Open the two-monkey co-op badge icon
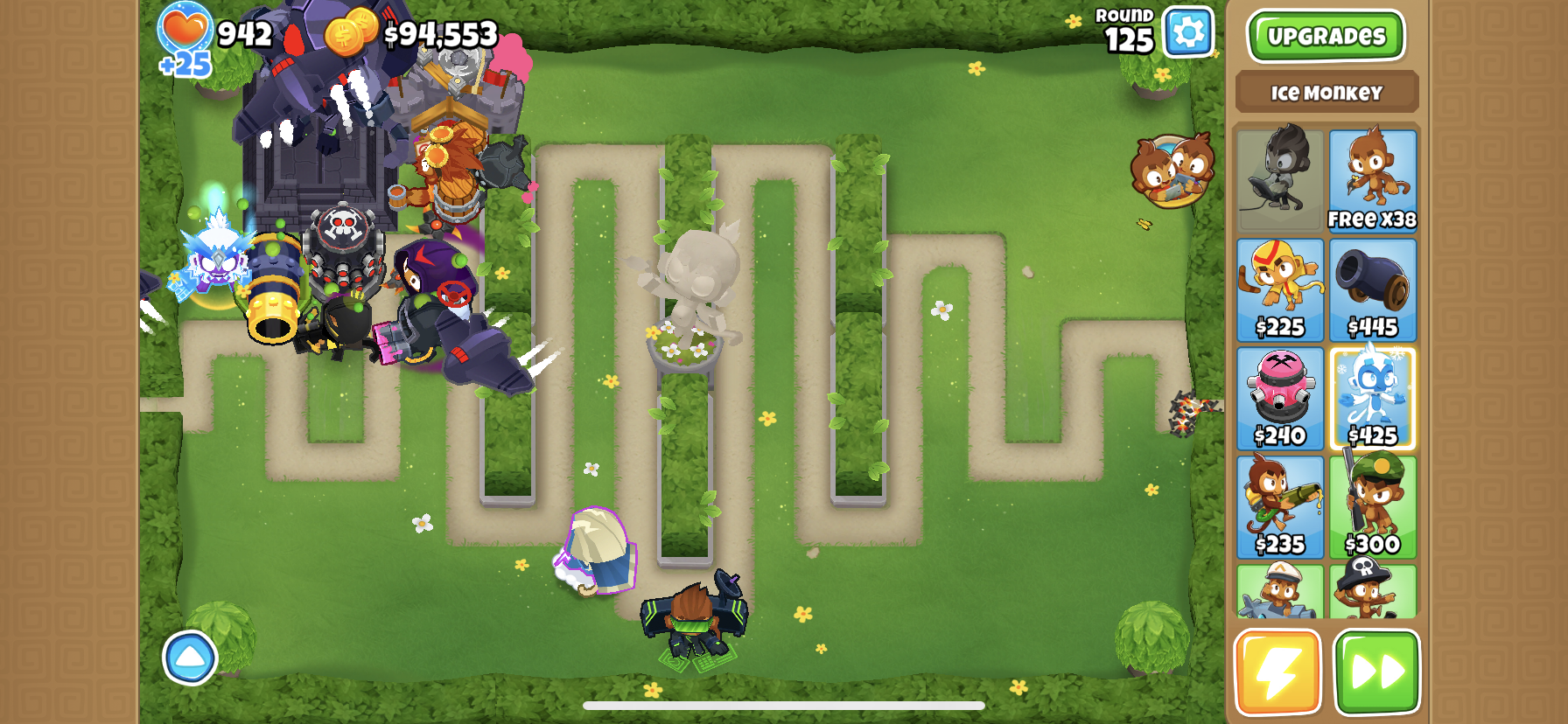This screenshot has height=724, width=1568. pos(1172,171)
